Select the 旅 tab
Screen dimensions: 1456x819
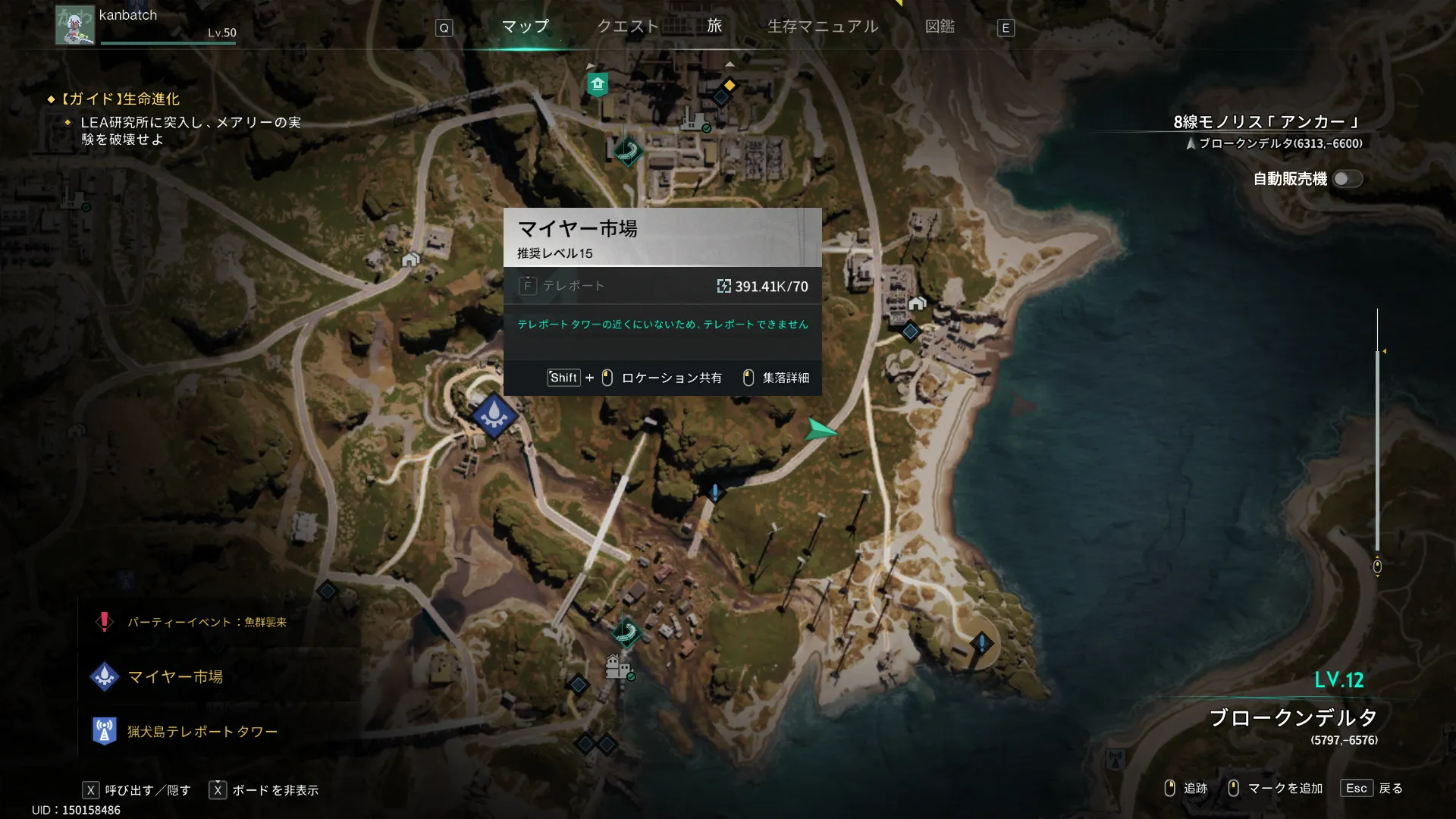(714, 27)
